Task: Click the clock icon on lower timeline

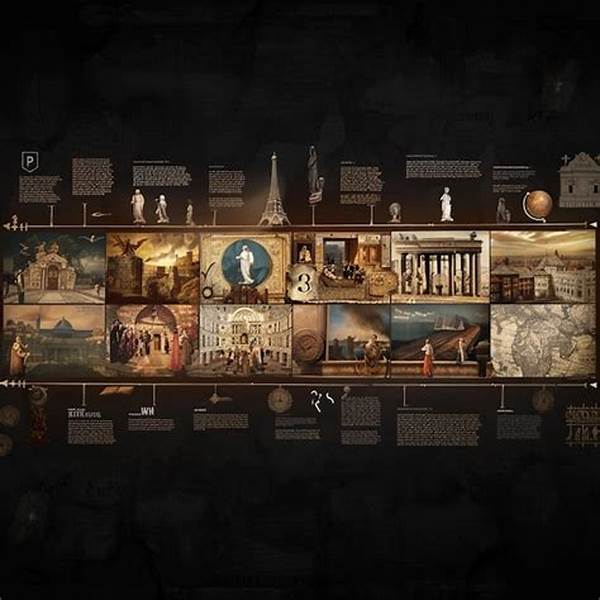Action: (x=280, y=400)
